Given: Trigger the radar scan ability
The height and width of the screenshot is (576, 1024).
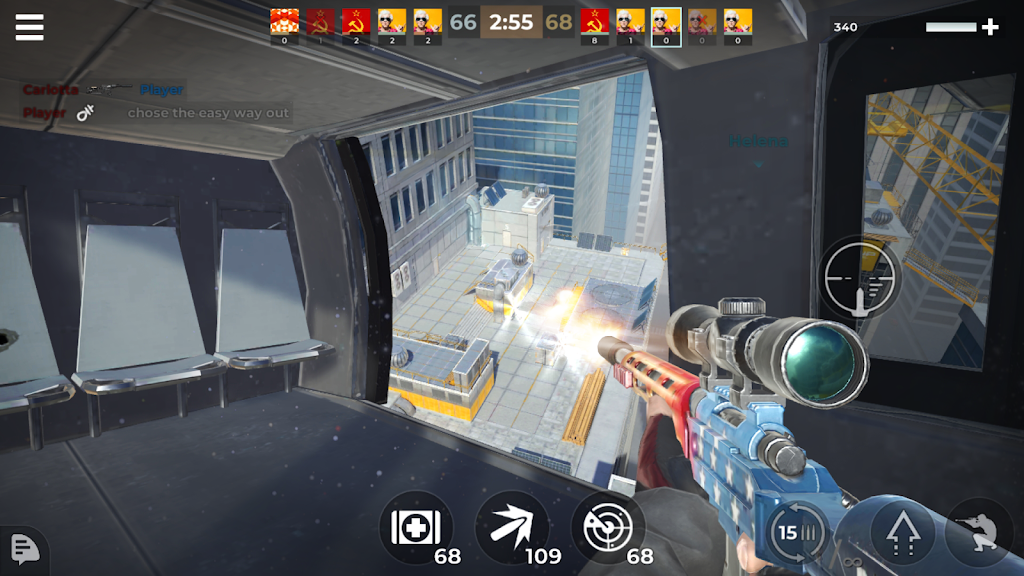Looking at the screenshot, I should pyautogui.click(x=607, y=528).
